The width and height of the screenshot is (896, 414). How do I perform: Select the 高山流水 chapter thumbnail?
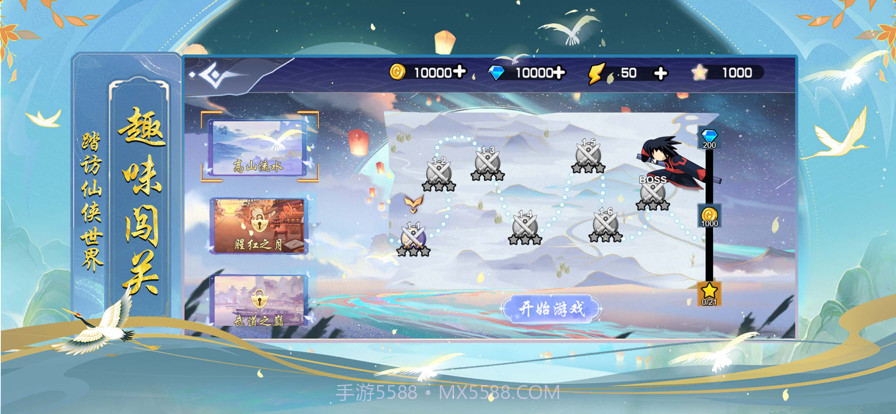(259, 148)
